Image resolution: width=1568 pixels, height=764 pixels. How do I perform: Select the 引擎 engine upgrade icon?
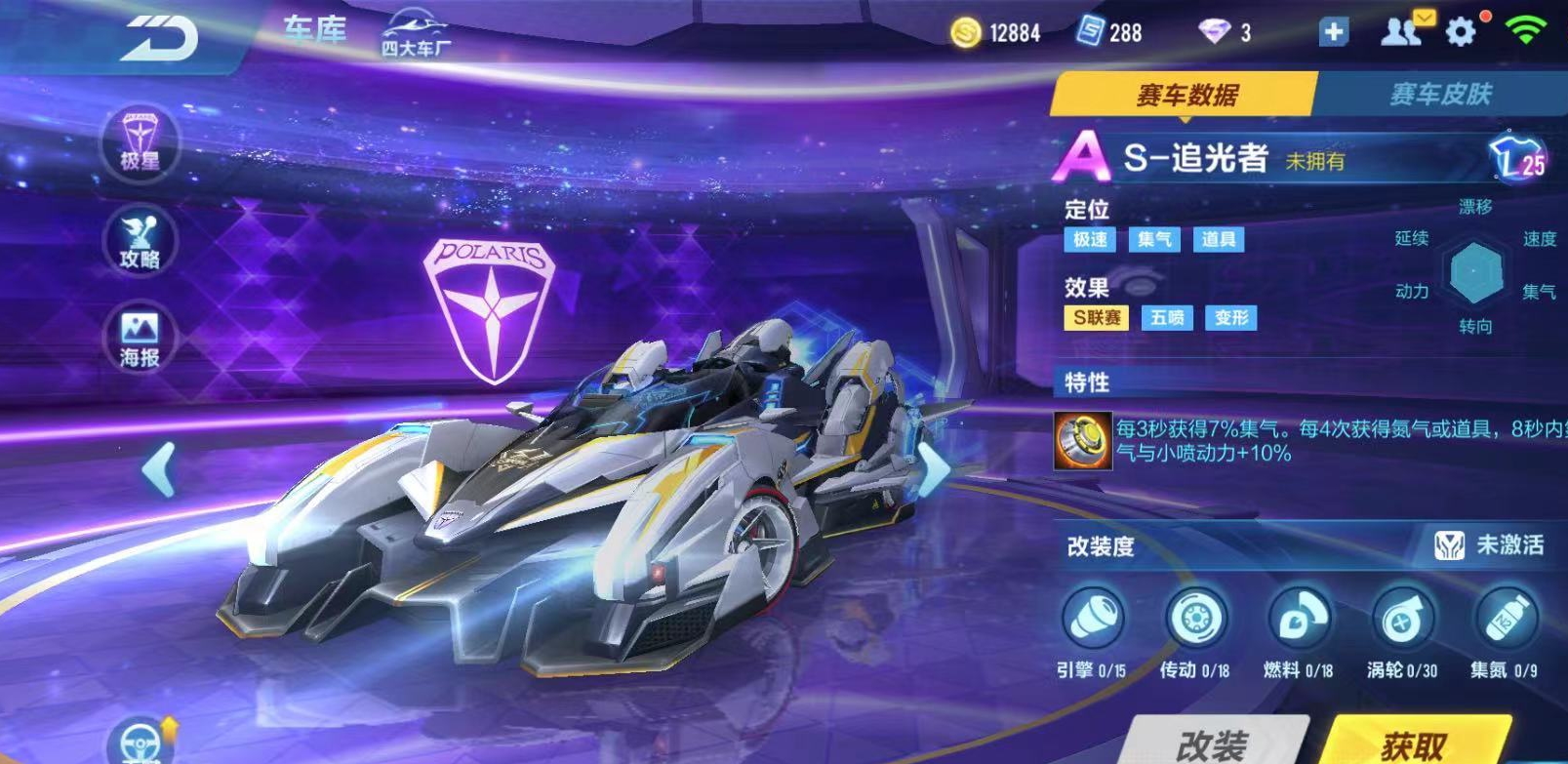pyautogui.click(x=1092, y=619)
